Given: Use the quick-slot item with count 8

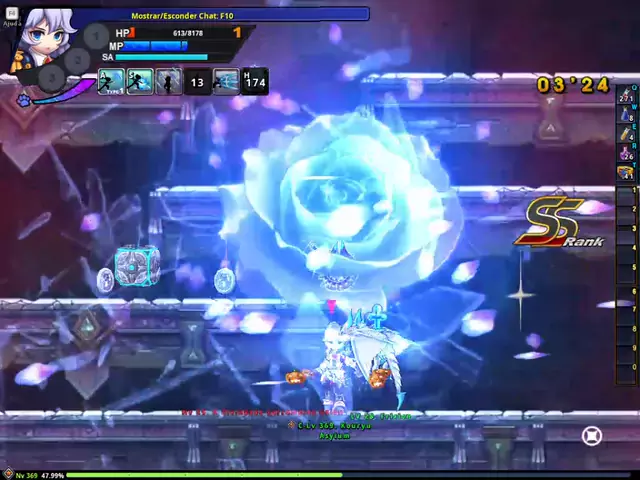Looking at the screenshot, I should click(626, 115).
